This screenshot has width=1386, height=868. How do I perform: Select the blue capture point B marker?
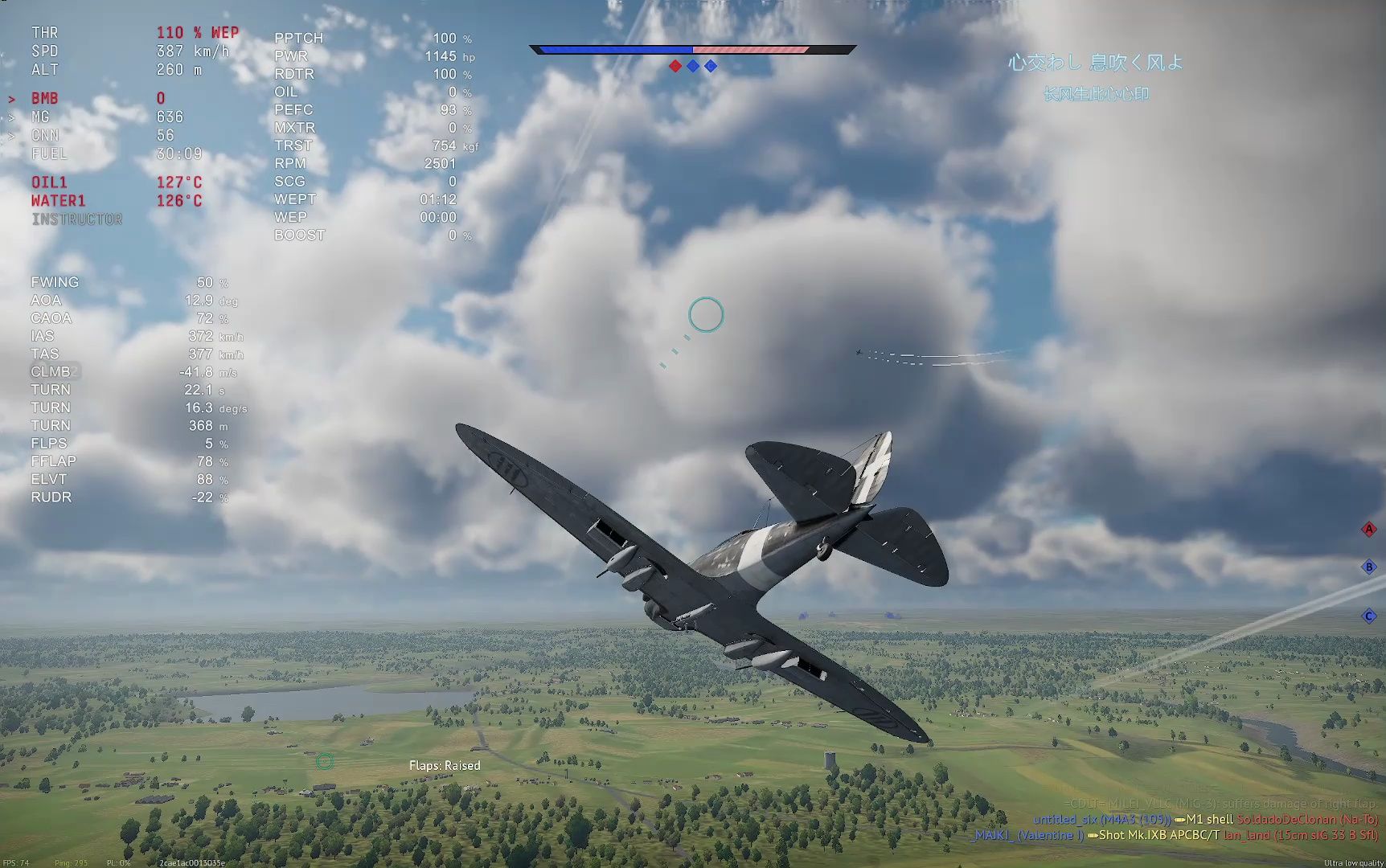[x=1368, y=567]
